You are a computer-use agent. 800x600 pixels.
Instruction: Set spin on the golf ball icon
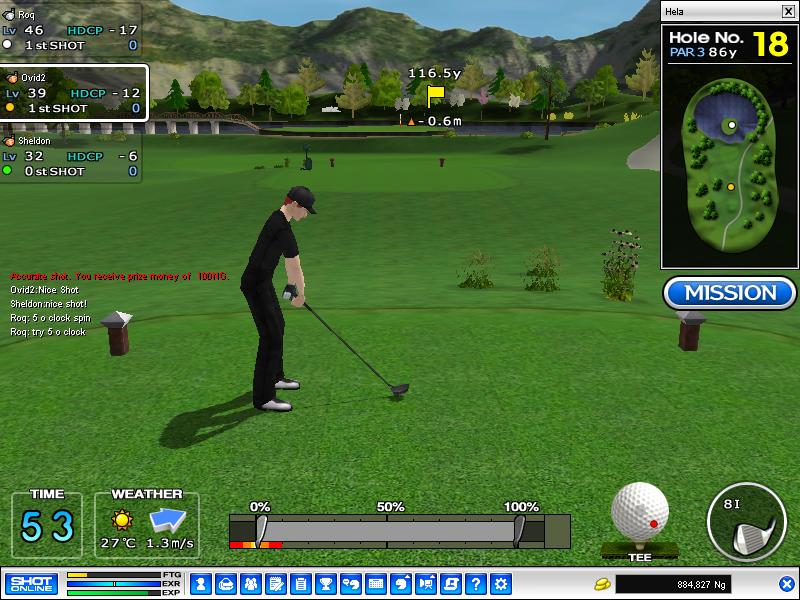pyautogui.click(x=640, y=510)
